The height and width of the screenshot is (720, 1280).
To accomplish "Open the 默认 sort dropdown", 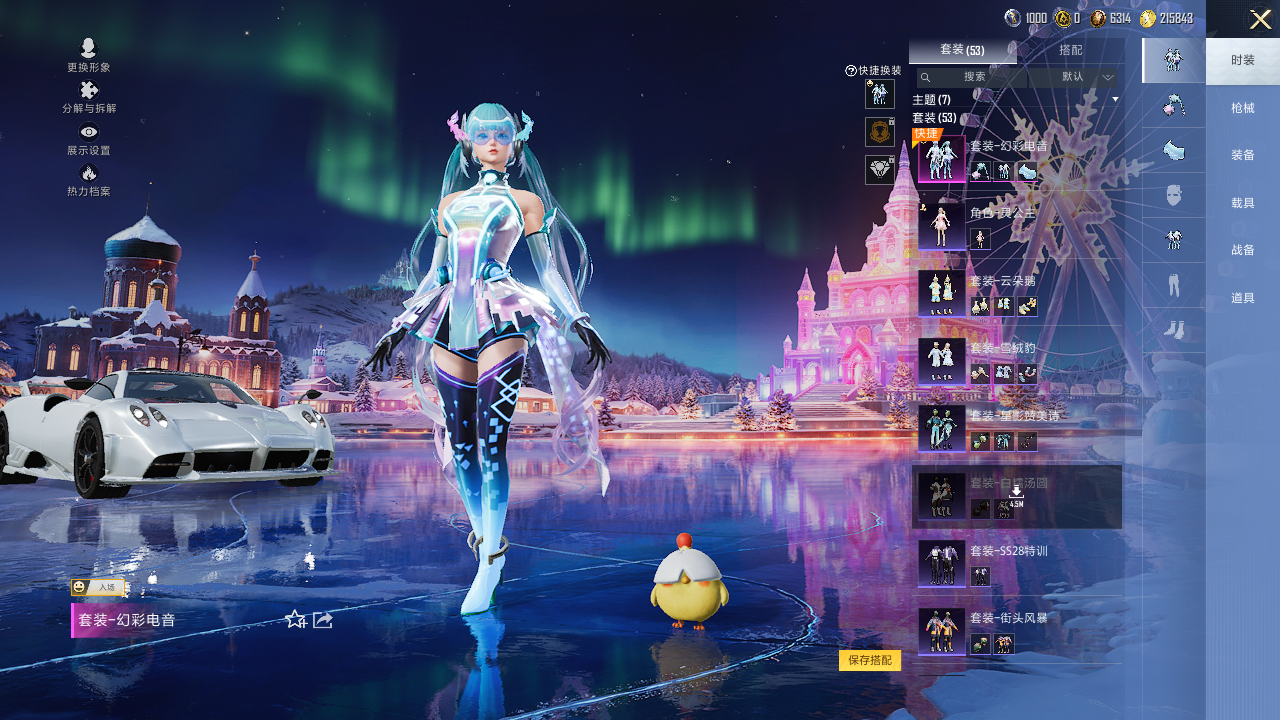I will click(x=1083, y=77).
